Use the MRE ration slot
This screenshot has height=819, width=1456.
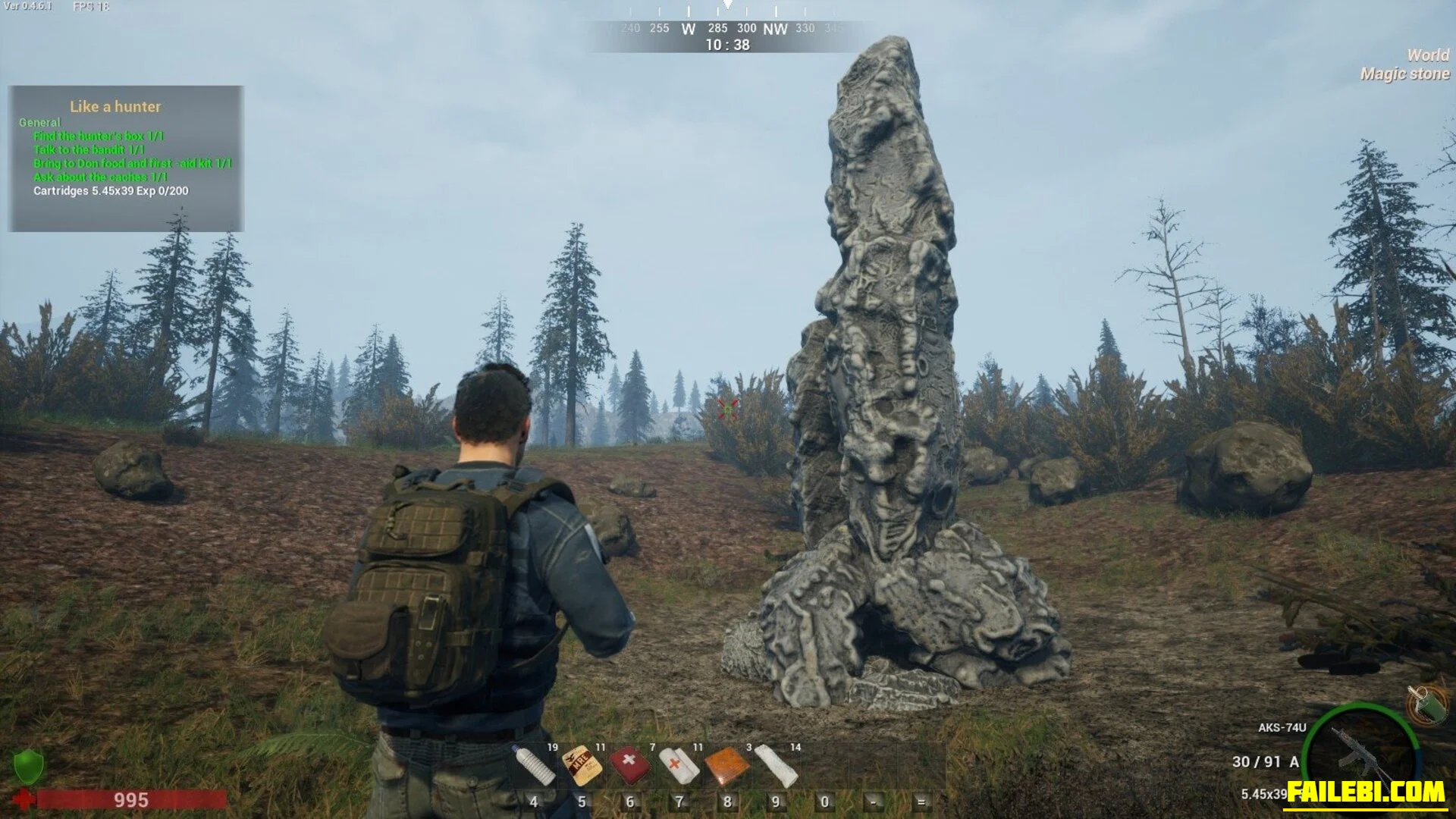pos(582,764)
